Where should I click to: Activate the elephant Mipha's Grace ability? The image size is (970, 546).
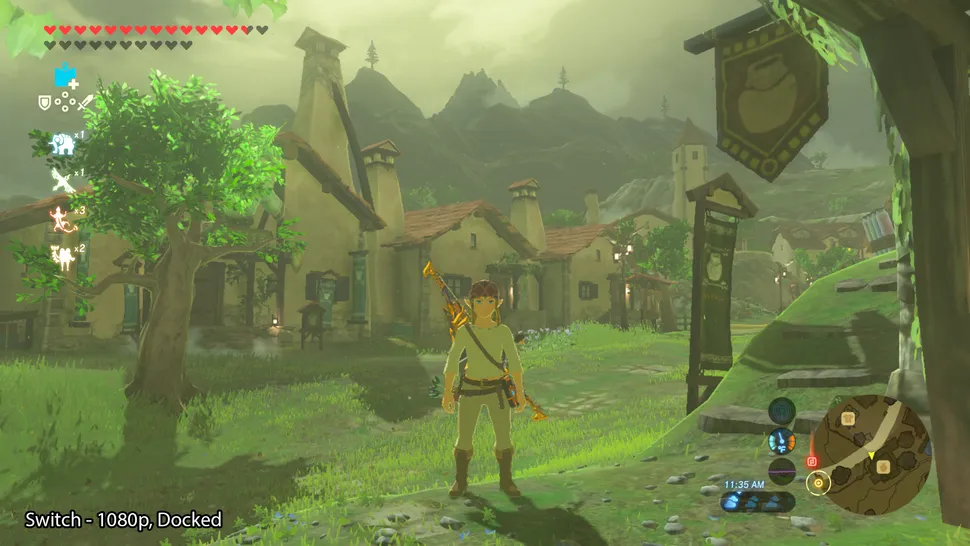(64, 143)
